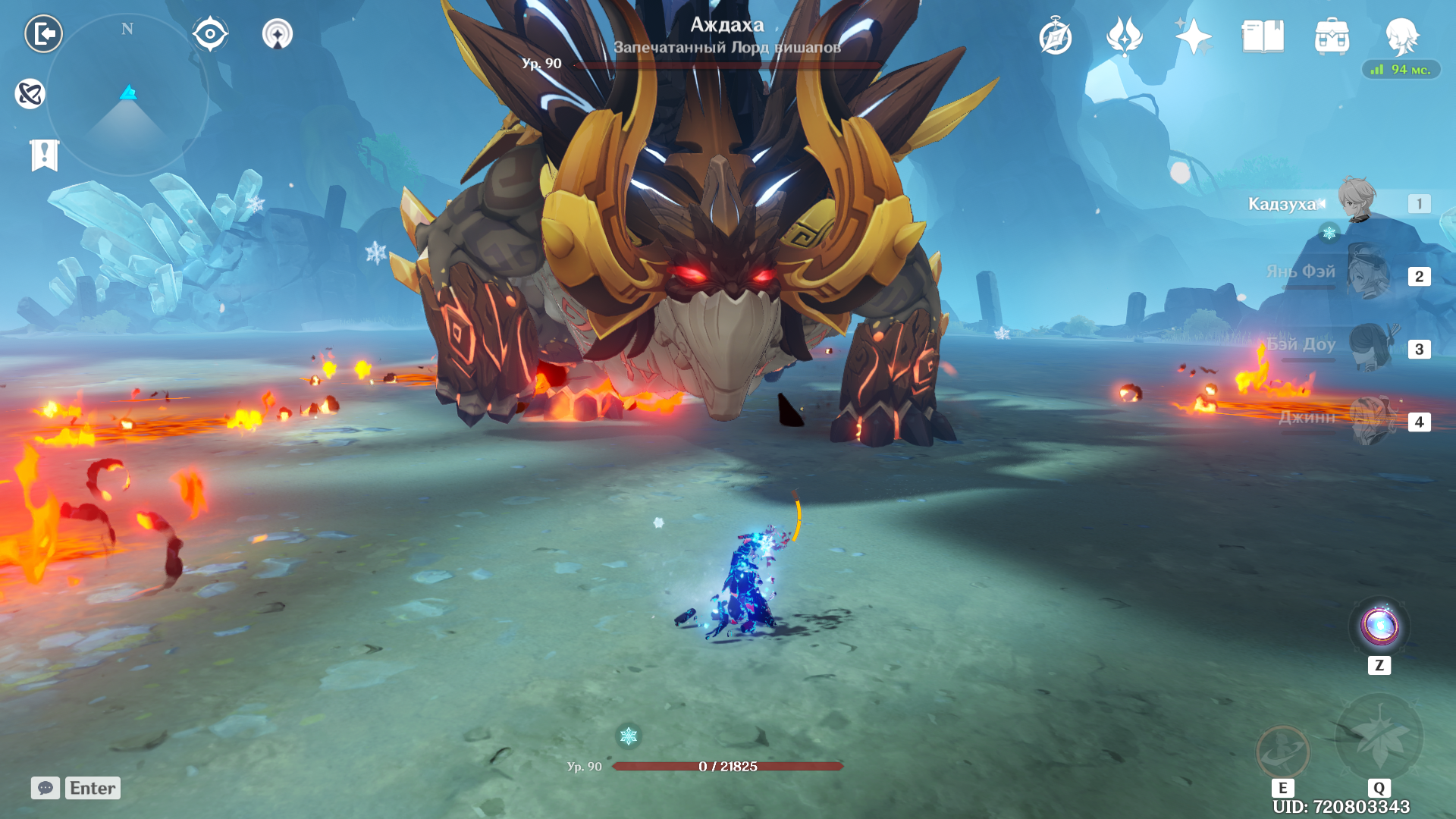The image size is (1456, 819).
Task: Open the chat speech-bubble box
Action: point(45,788)
